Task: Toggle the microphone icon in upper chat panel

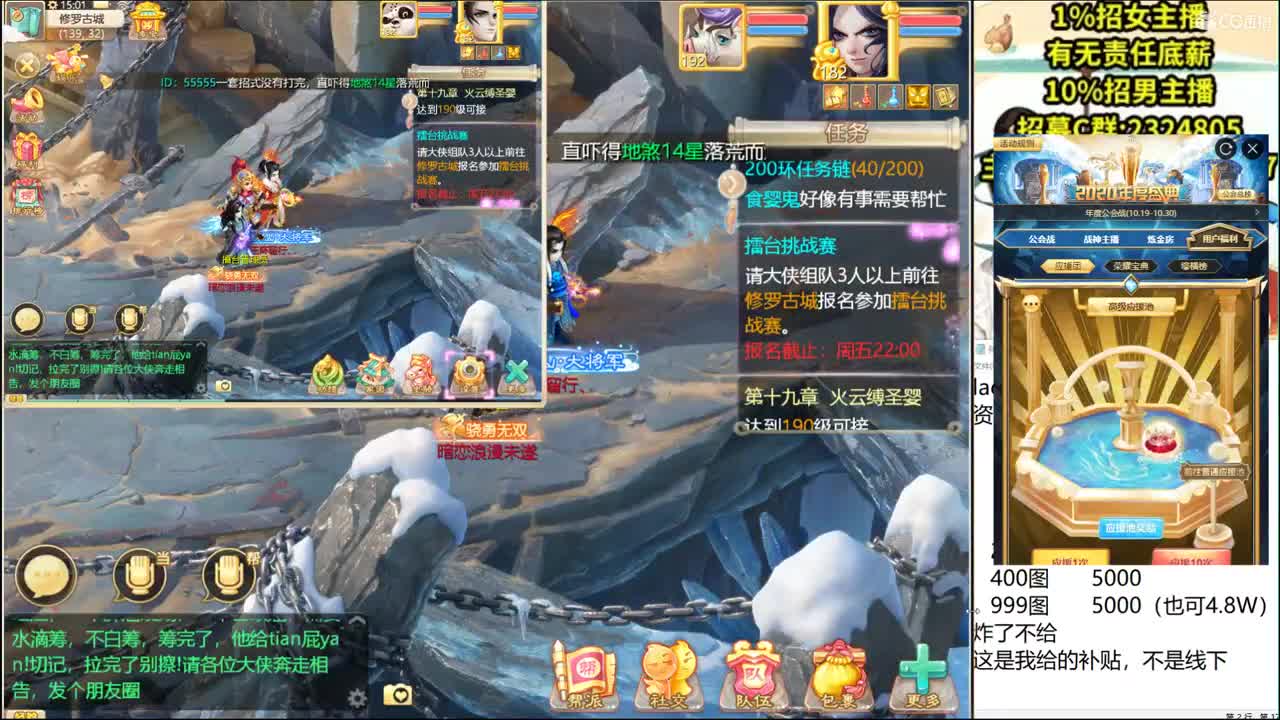Action: [x=80, y=318]
